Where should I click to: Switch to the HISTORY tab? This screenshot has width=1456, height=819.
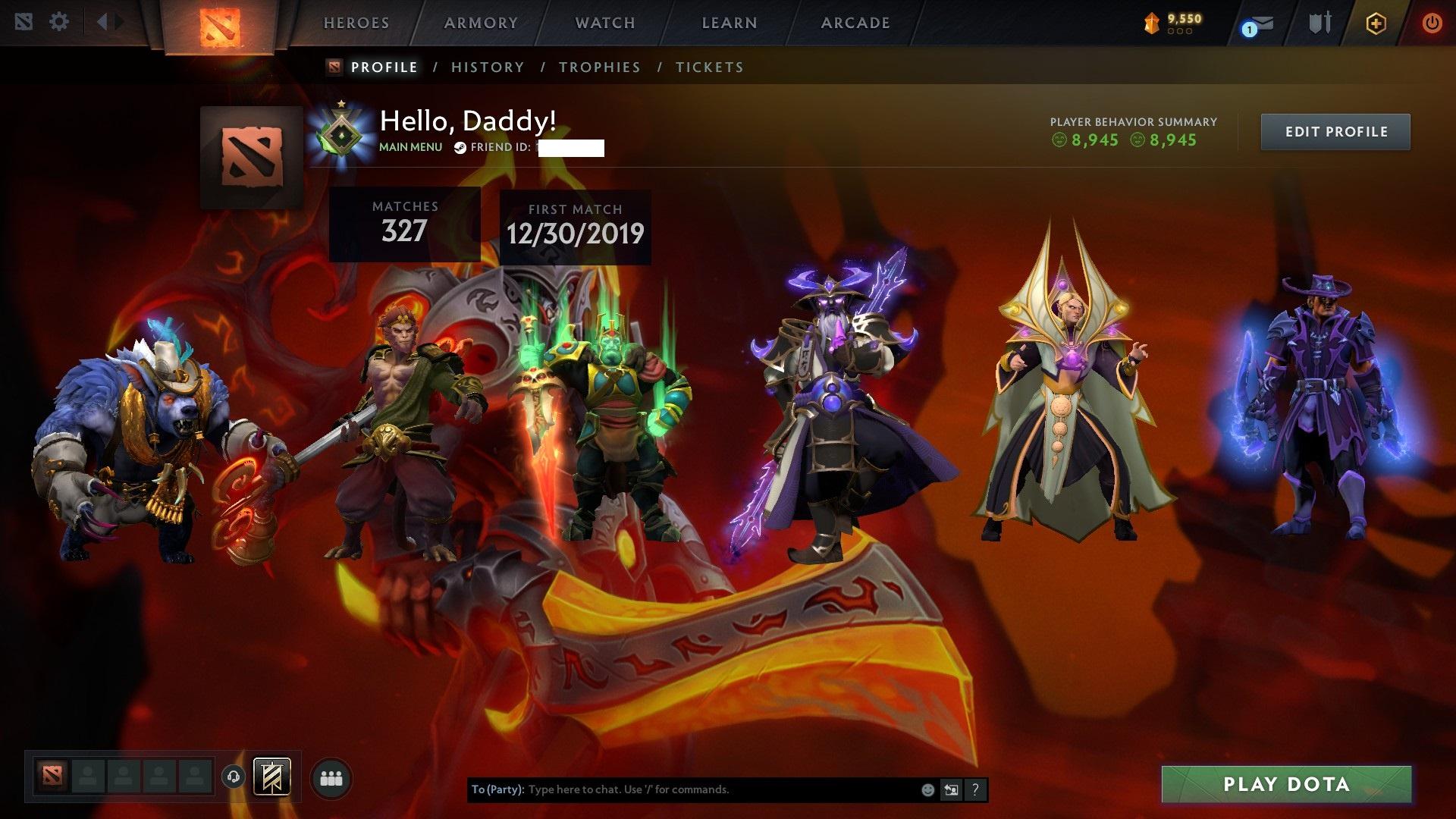pyautogui.click(x=488, y=67)
